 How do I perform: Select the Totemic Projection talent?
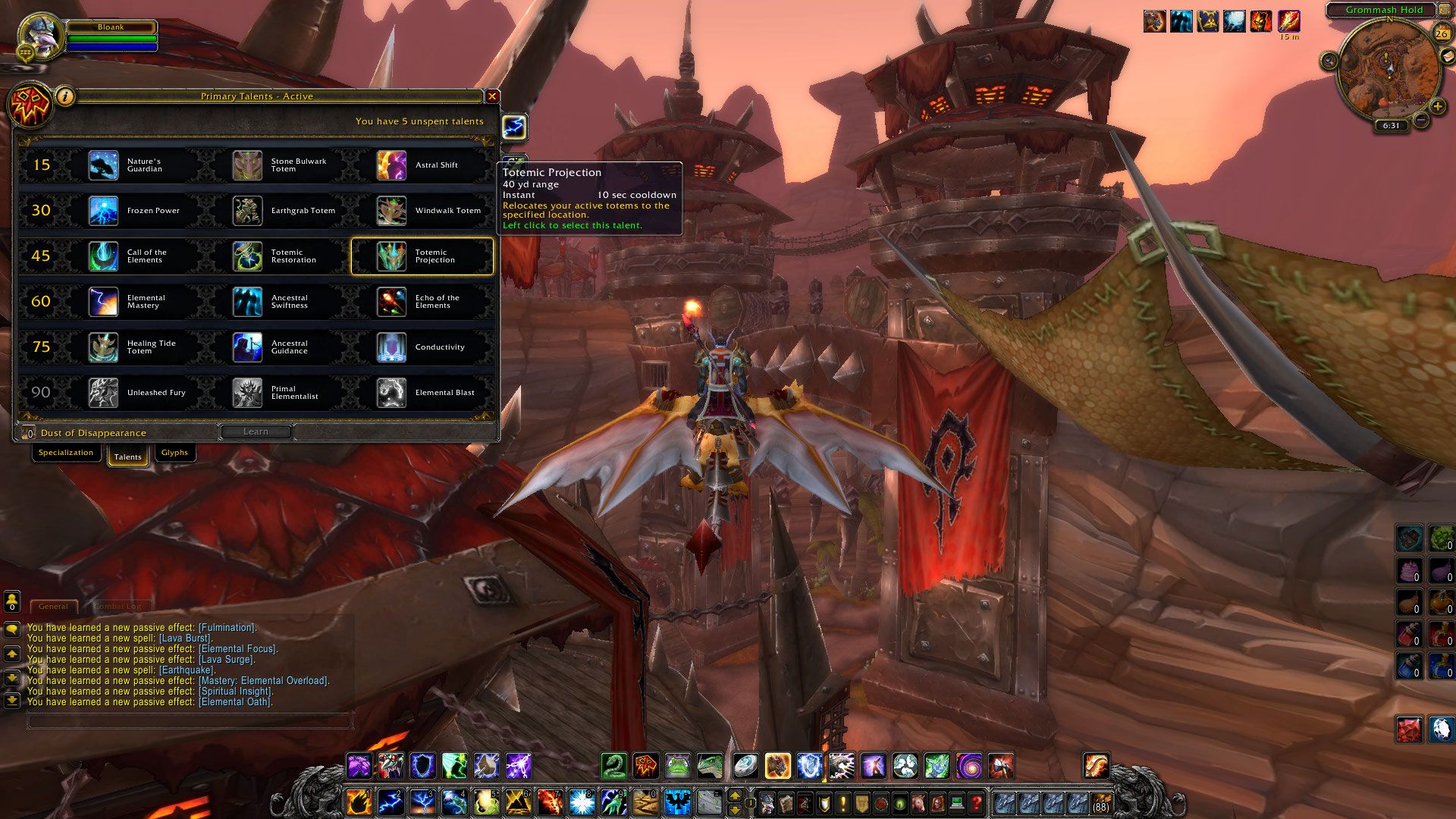(x=422, y=256)
